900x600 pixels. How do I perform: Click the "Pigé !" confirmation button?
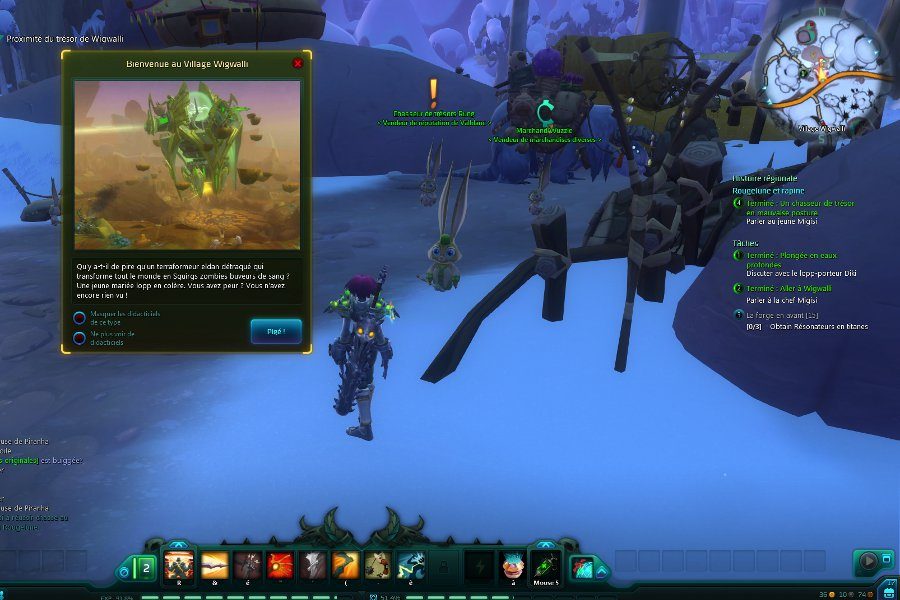coord(276,331)
